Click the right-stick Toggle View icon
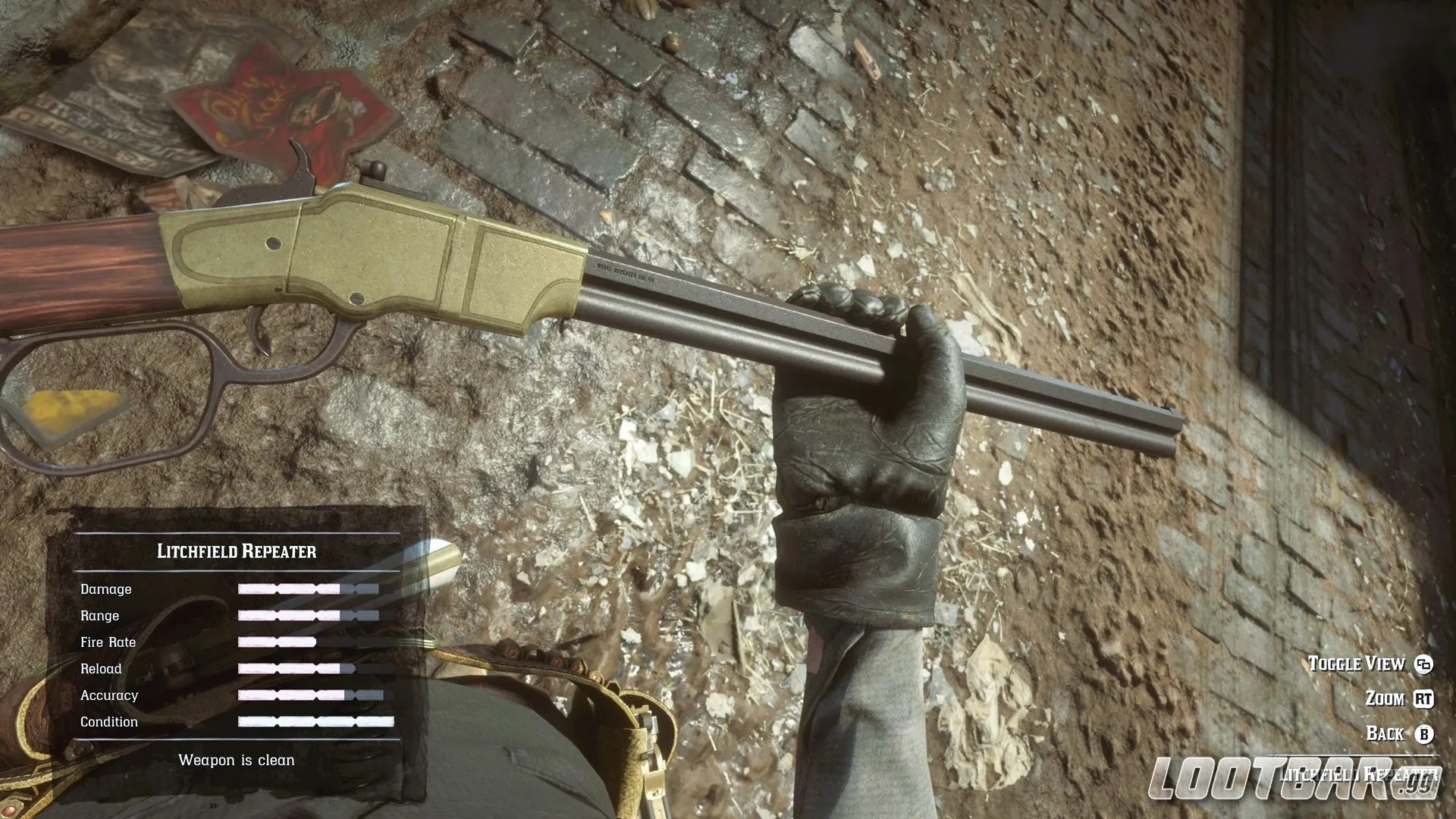Image resolution: width=1456 pixels, height=819 pixels. point(1425,664)
